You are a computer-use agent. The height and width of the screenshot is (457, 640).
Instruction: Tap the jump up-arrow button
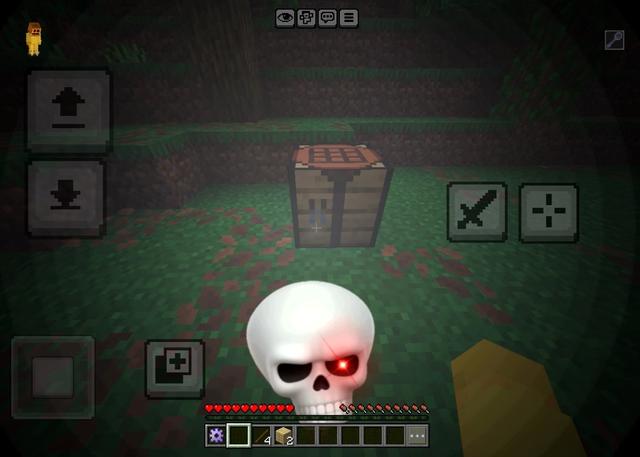68,110
